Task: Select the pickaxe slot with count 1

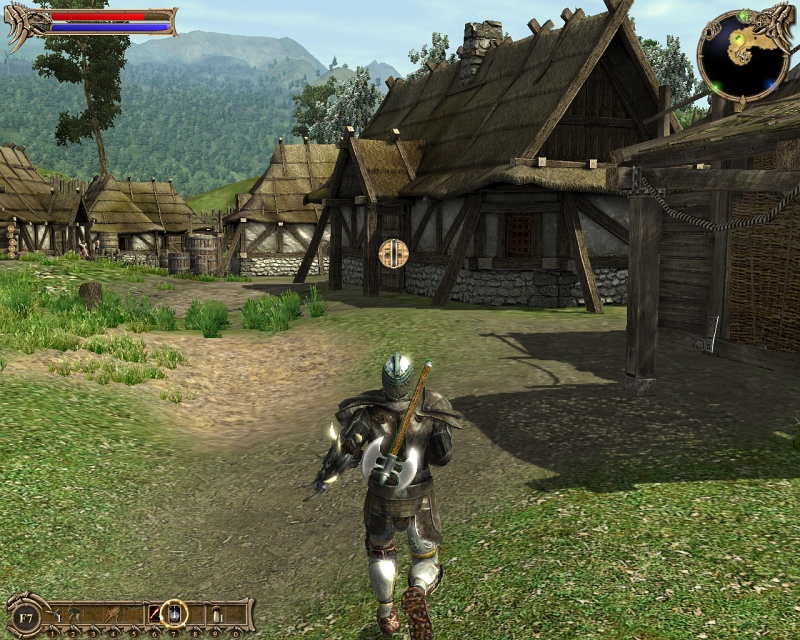Action: [x=53, y=613]
